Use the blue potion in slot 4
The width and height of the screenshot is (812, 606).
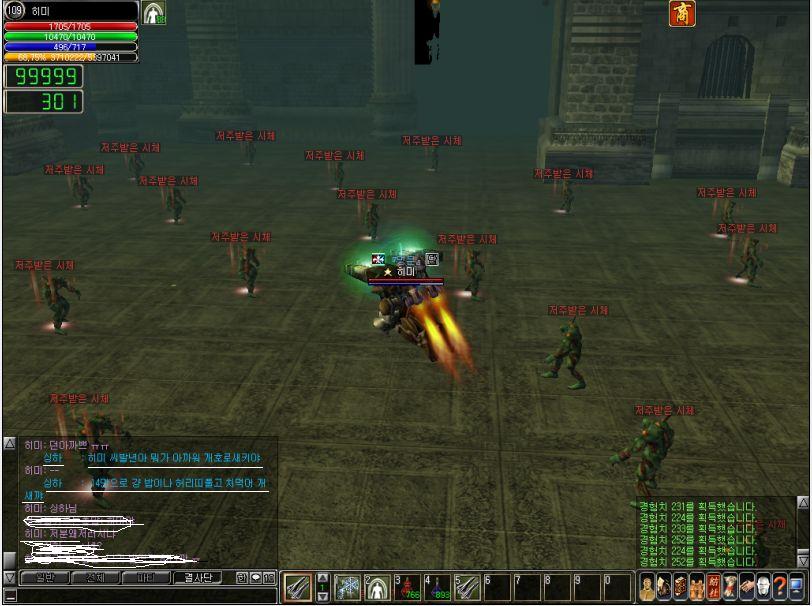pos(437,588)
